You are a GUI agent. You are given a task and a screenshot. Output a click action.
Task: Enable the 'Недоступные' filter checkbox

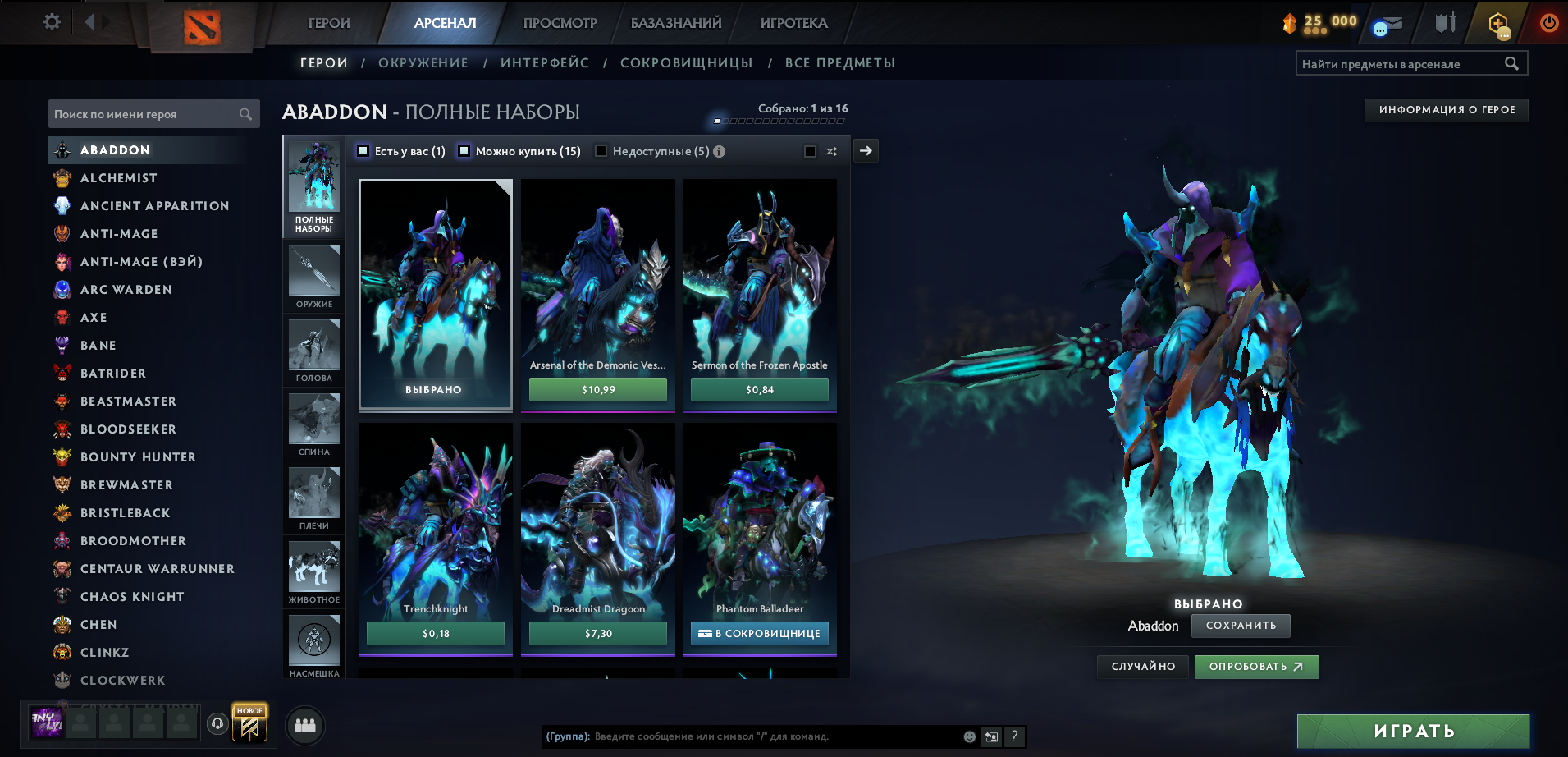click(601, 151)
